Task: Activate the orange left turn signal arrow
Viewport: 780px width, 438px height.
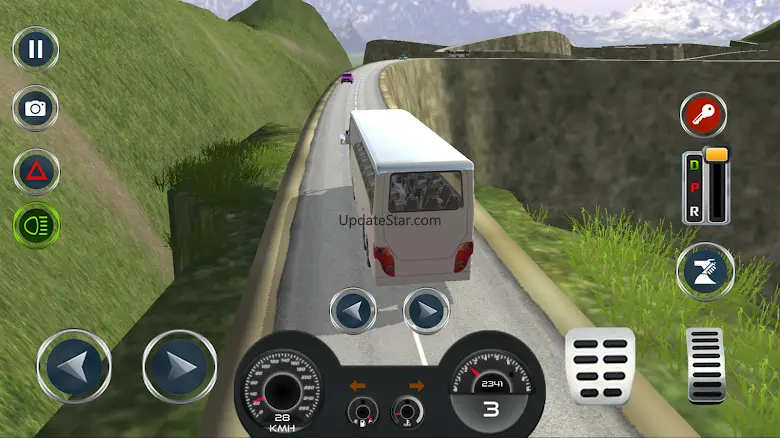Action: pyautogui.click(x=357, y=385)
